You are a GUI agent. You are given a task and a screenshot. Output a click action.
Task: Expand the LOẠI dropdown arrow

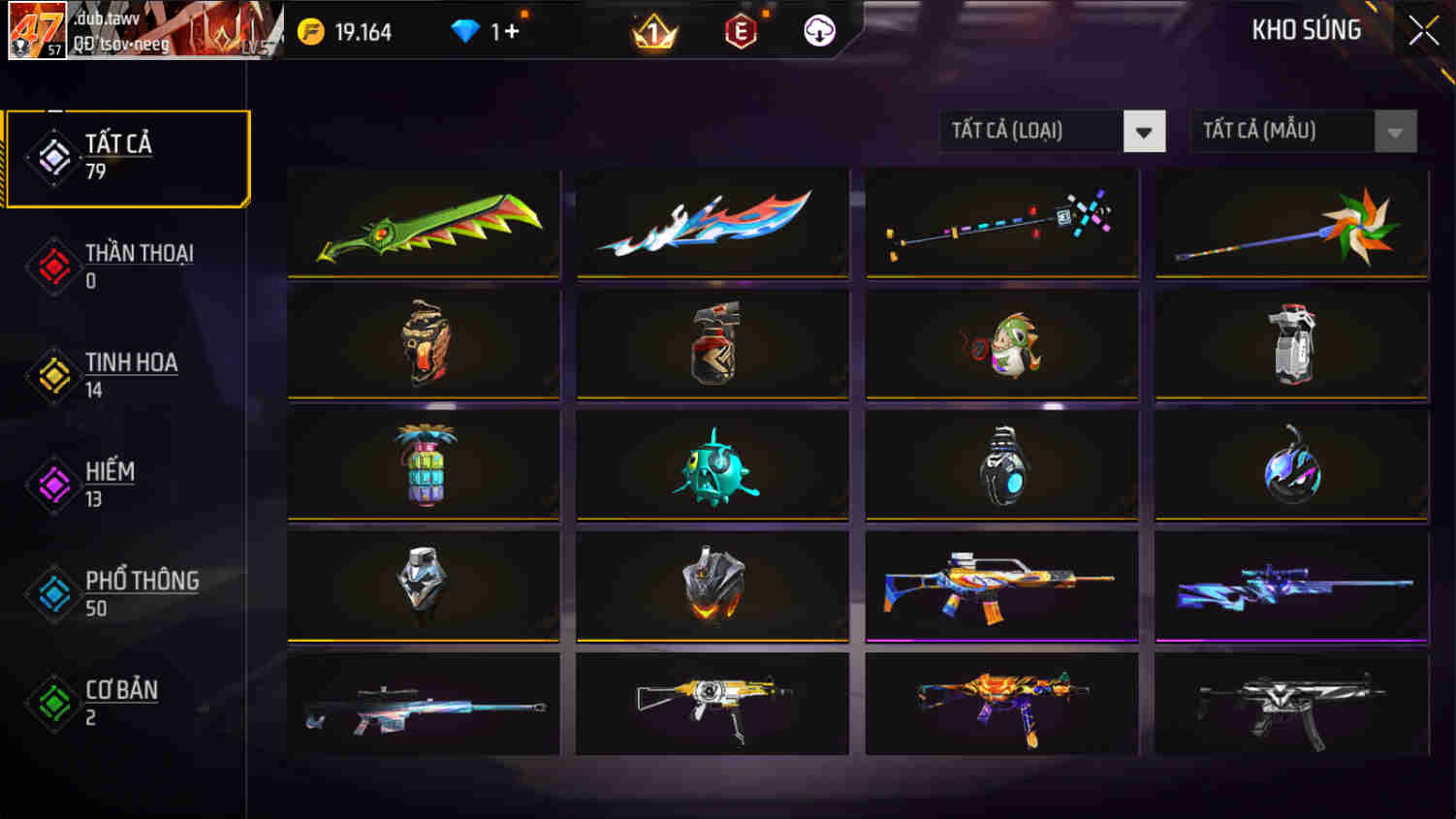coord(1144,131)
